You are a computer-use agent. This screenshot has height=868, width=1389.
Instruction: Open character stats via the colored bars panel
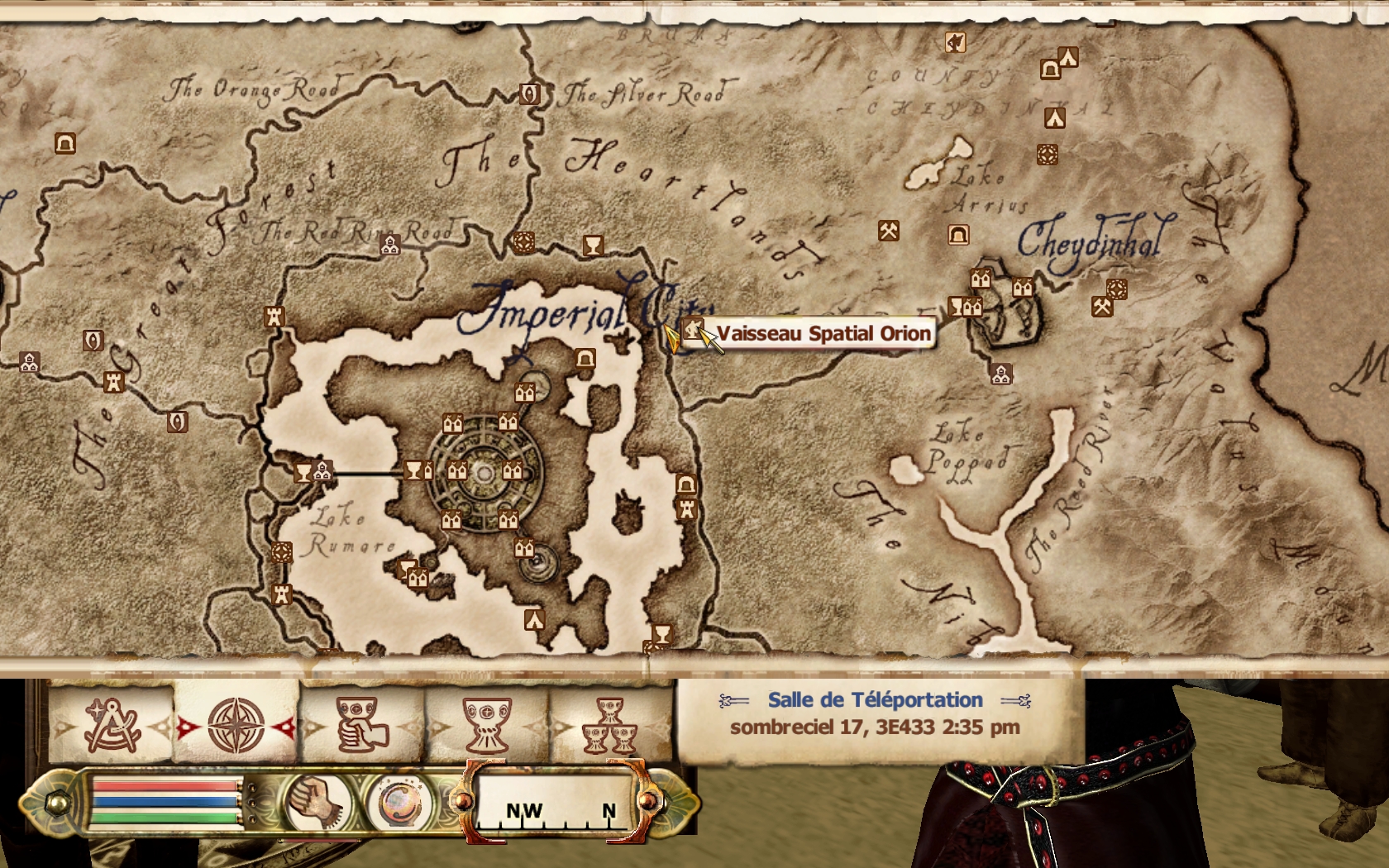165,802
